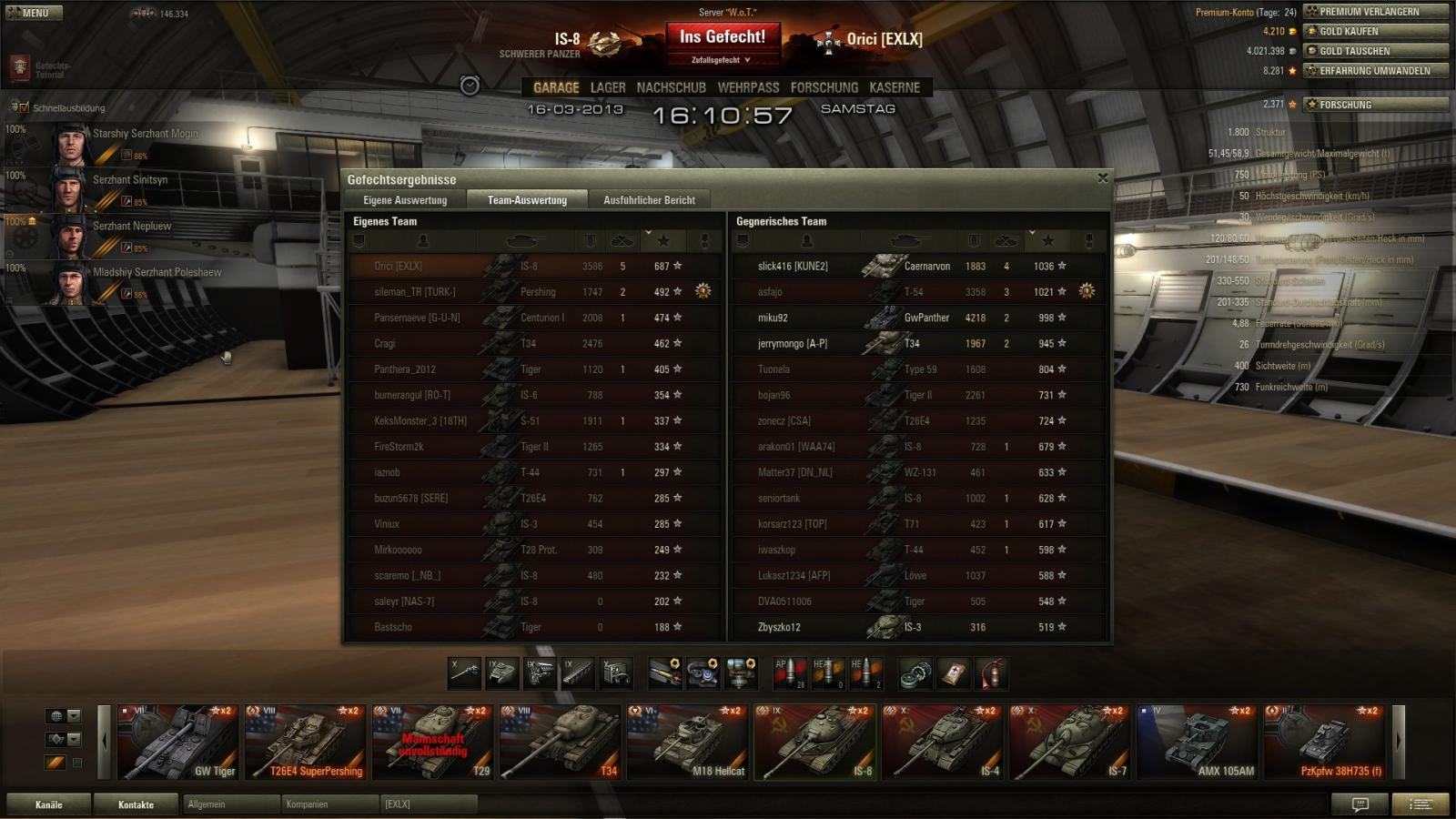Open the Zufallsgefecht battle type dropdown
Screen dimensions: 1456x819
pos(721,60)
